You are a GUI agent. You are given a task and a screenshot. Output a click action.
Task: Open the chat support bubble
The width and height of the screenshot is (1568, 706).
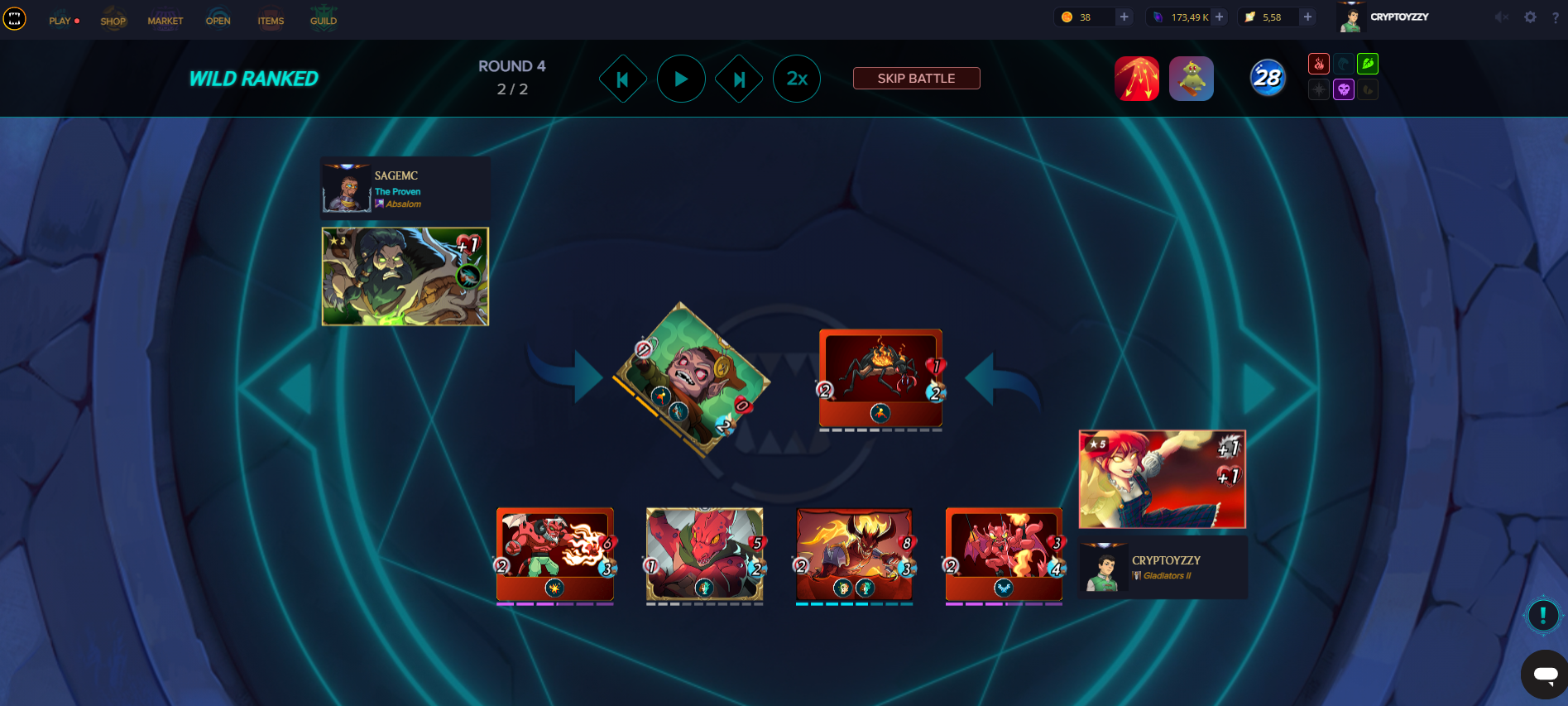(1544, 675)
